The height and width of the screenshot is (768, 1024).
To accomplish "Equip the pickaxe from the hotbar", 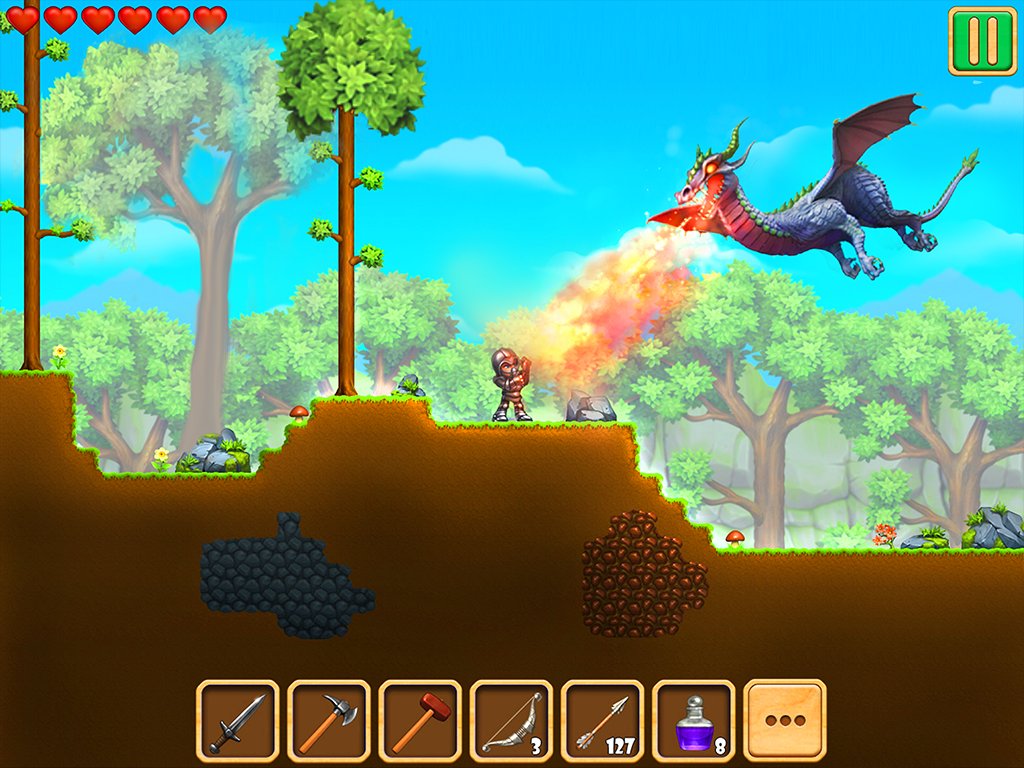I will 328,720.
